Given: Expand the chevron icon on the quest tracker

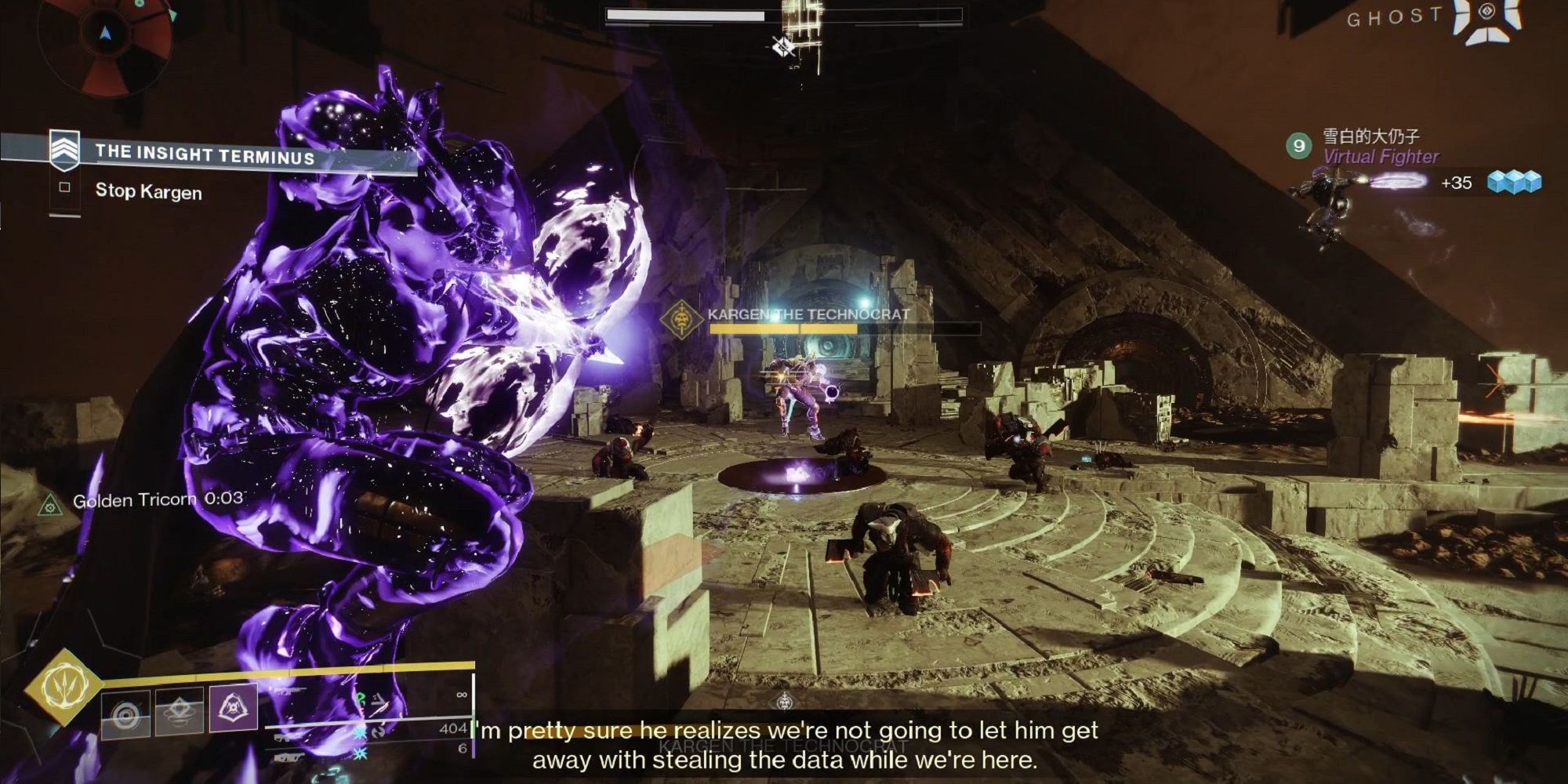Looking at the screenshot, I should (64, 151).
